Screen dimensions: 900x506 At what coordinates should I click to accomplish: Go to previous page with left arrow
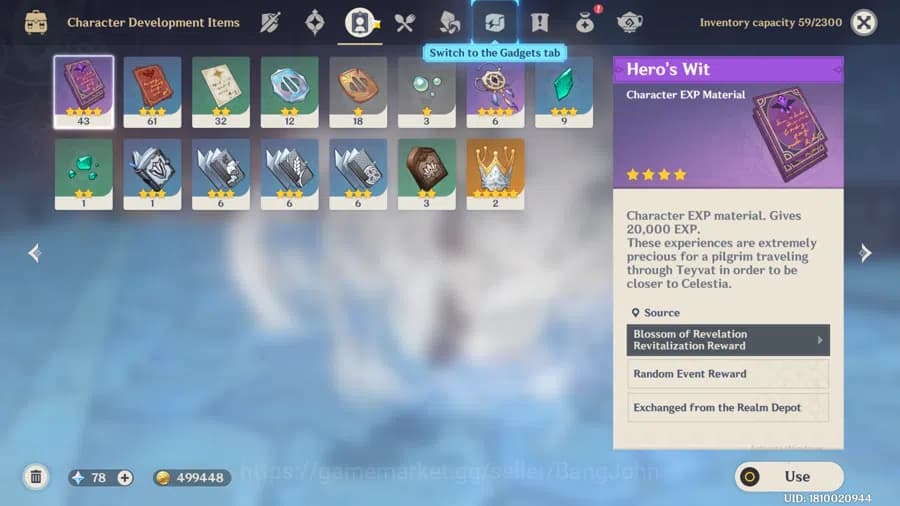click(x=35, y=254)
